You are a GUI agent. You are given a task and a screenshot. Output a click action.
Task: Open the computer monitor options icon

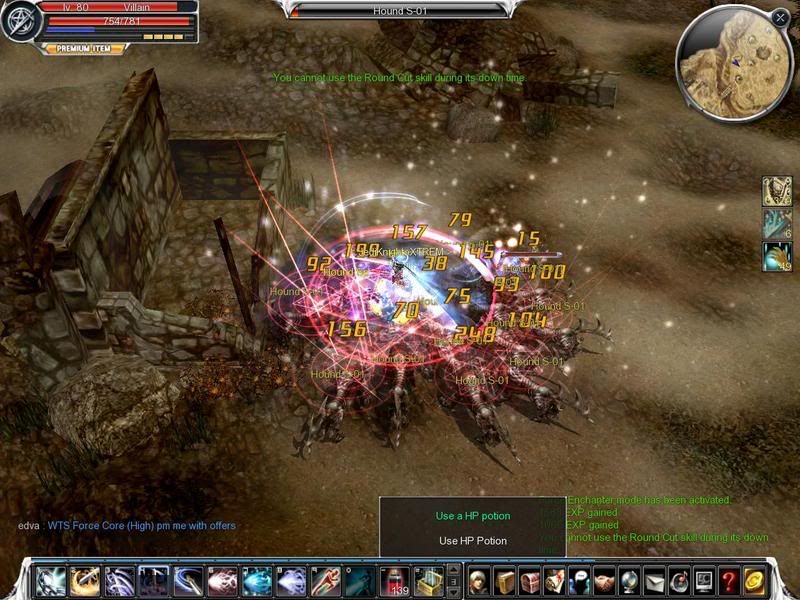coord(705,580)
